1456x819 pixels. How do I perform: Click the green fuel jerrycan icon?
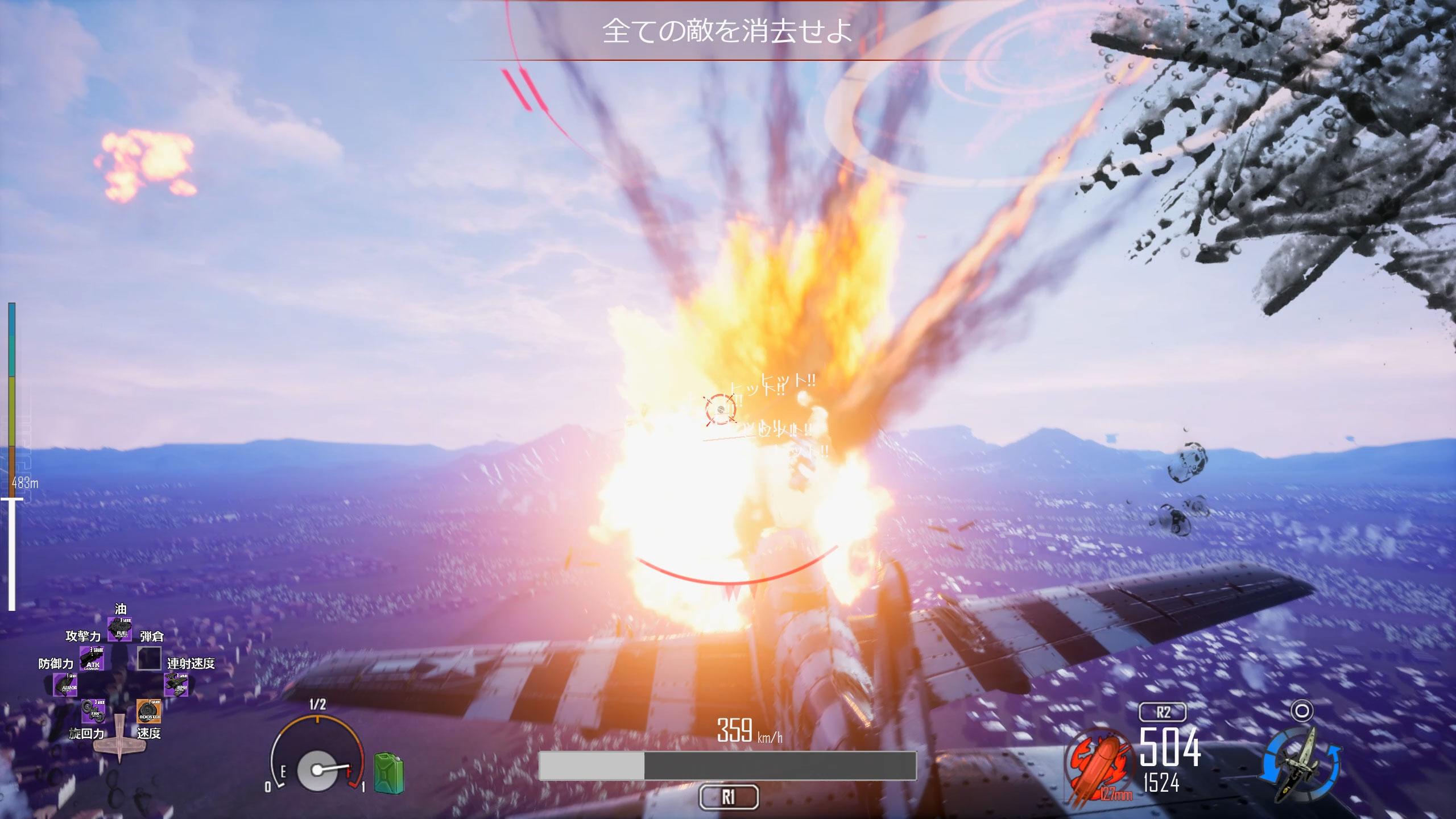point(388,772)
